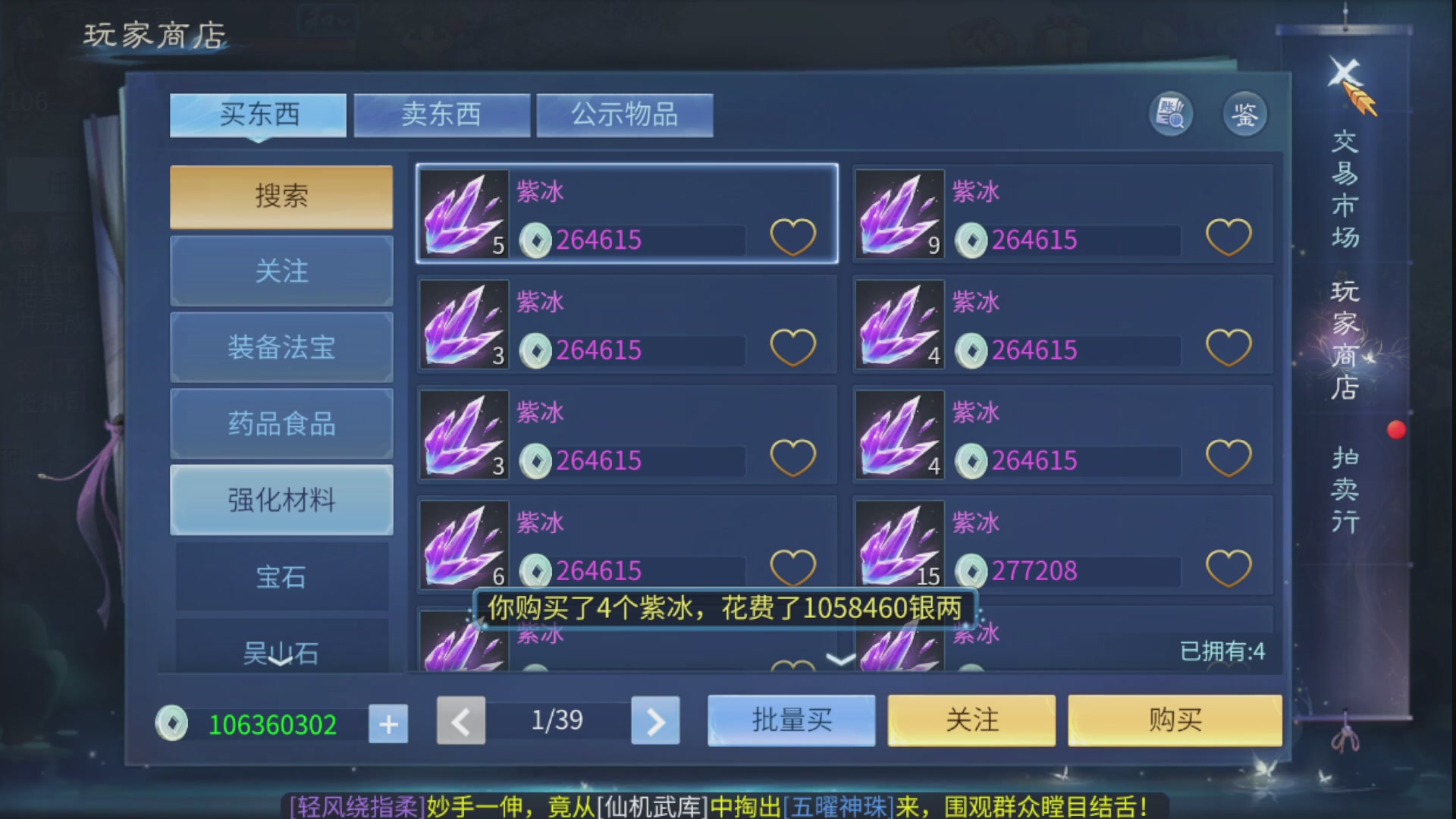The height and width of the screenshot is (819, 1456).
Task: Click the first 紫冰 crystal item thumbnail
Action: tap(463, 215)
